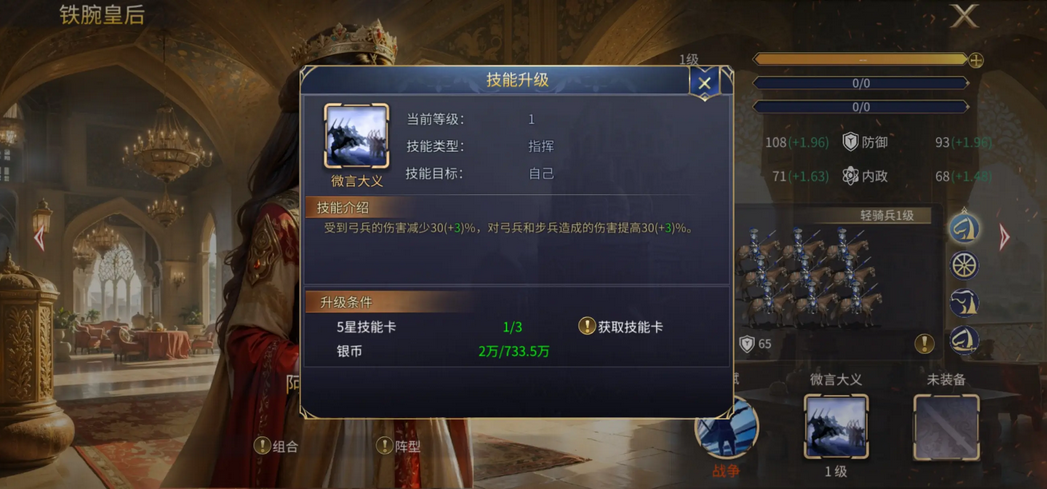Tap the plus button beside the top bar
This screenshot has height=489, width=1047.
[976, 60]
